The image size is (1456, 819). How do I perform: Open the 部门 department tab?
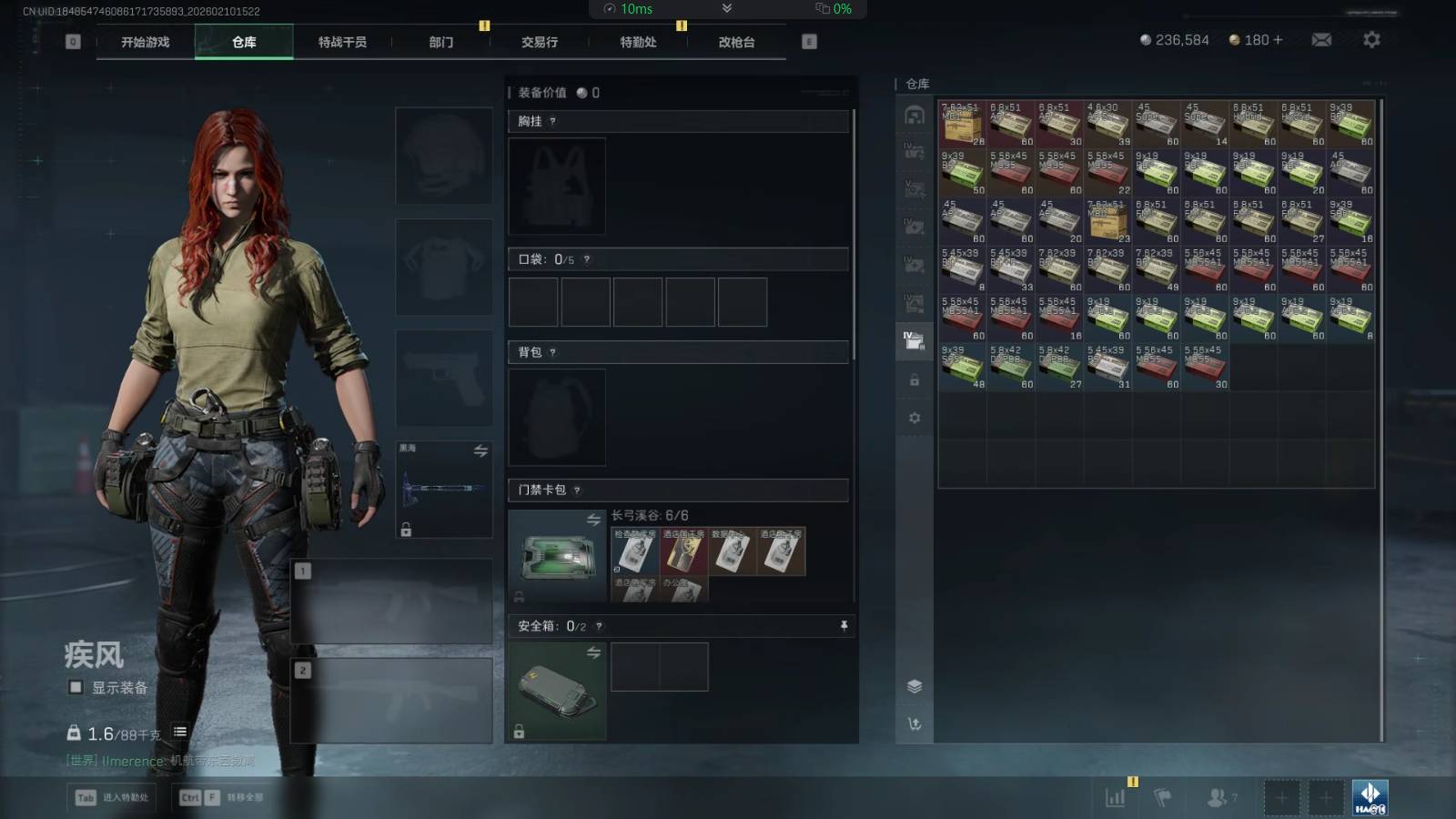[x=441, y=42]
